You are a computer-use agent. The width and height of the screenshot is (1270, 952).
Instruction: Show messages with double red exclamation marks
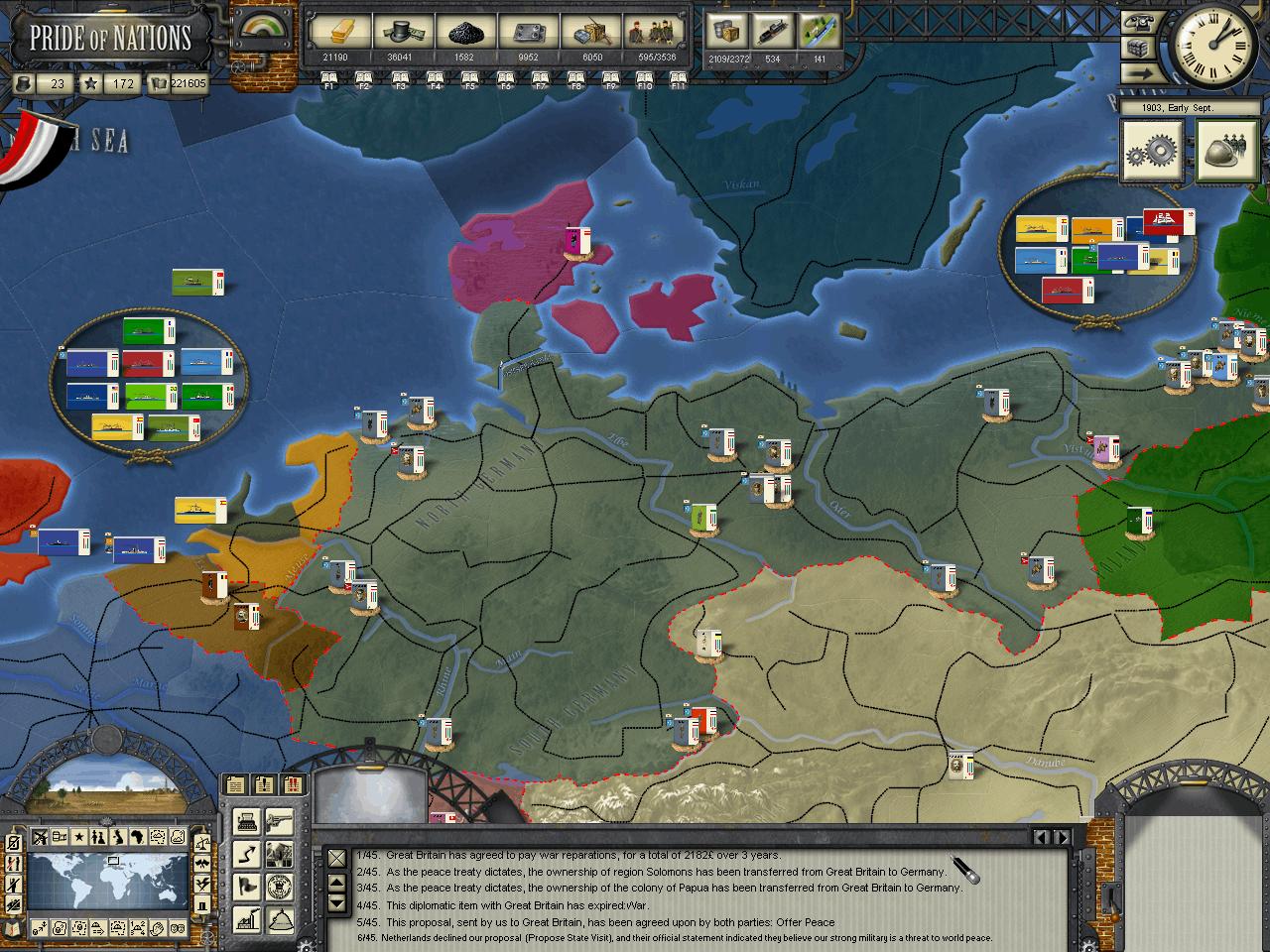coord(294,785)
